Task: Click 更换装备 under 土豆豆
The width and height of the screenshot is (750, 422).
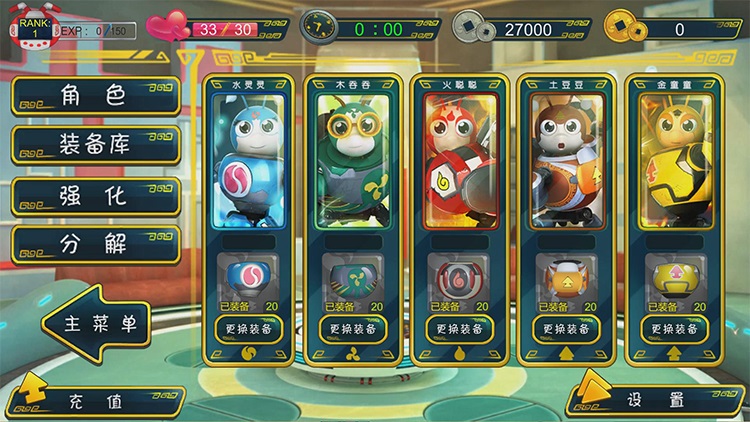Action: (562, 329)
